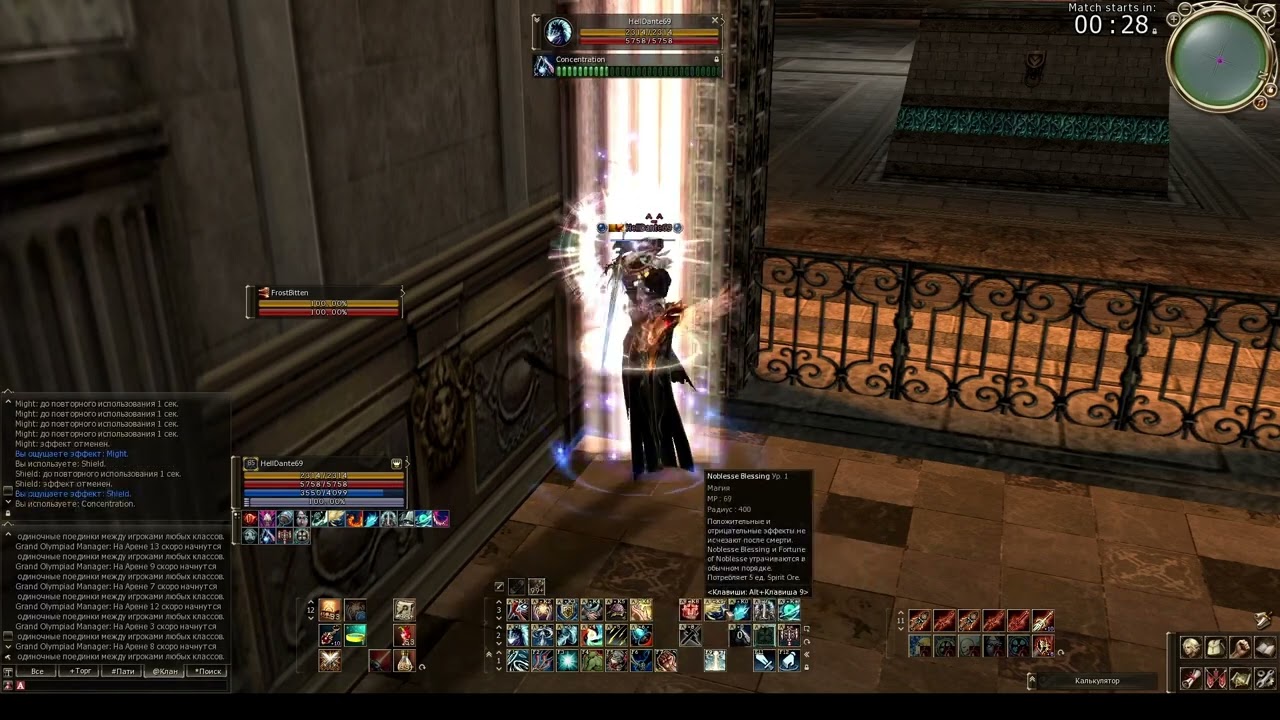Open the circular minimap
The width and height of the screenshot is (1280, 720).
1220,61
